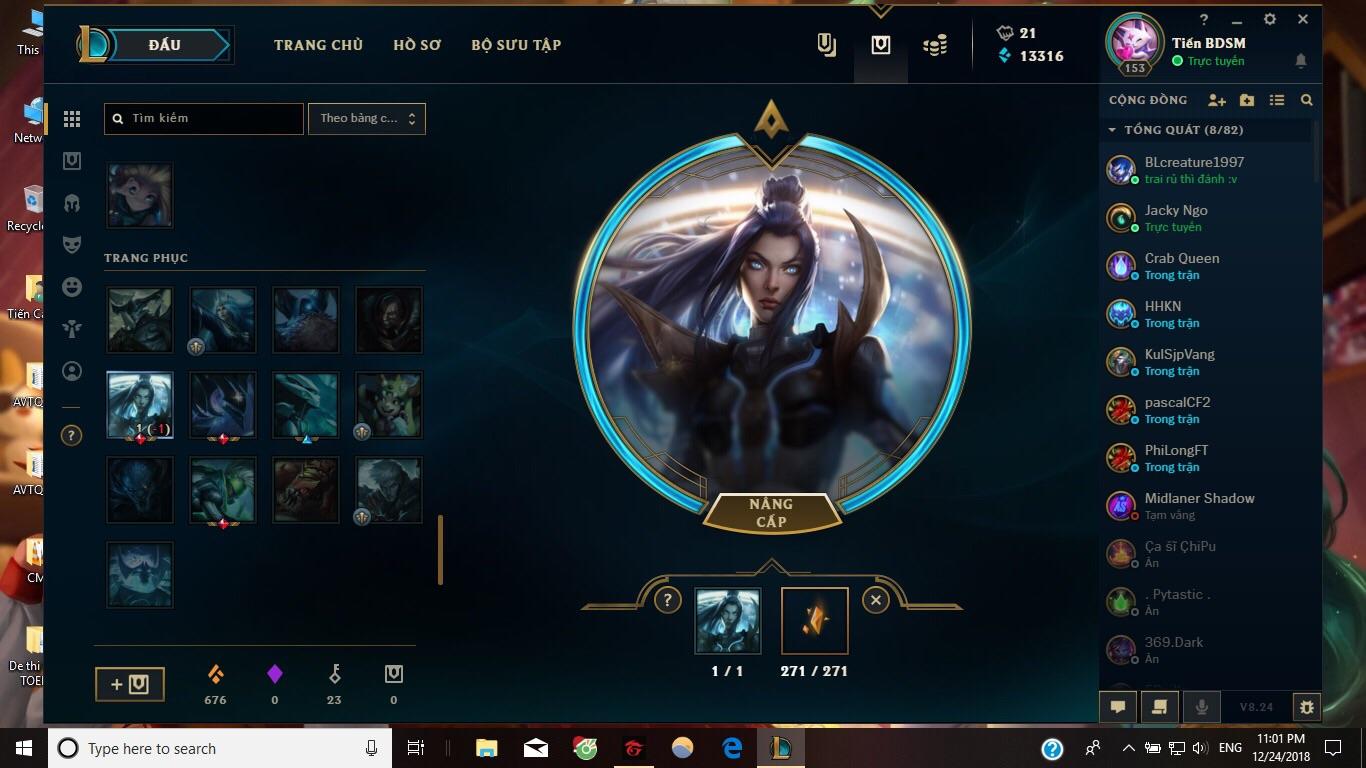Image resolution: width=1366 pixels, height=768 pixels.
Task: Open the Emotes collection smiley icon
Action: click(70, 287)
